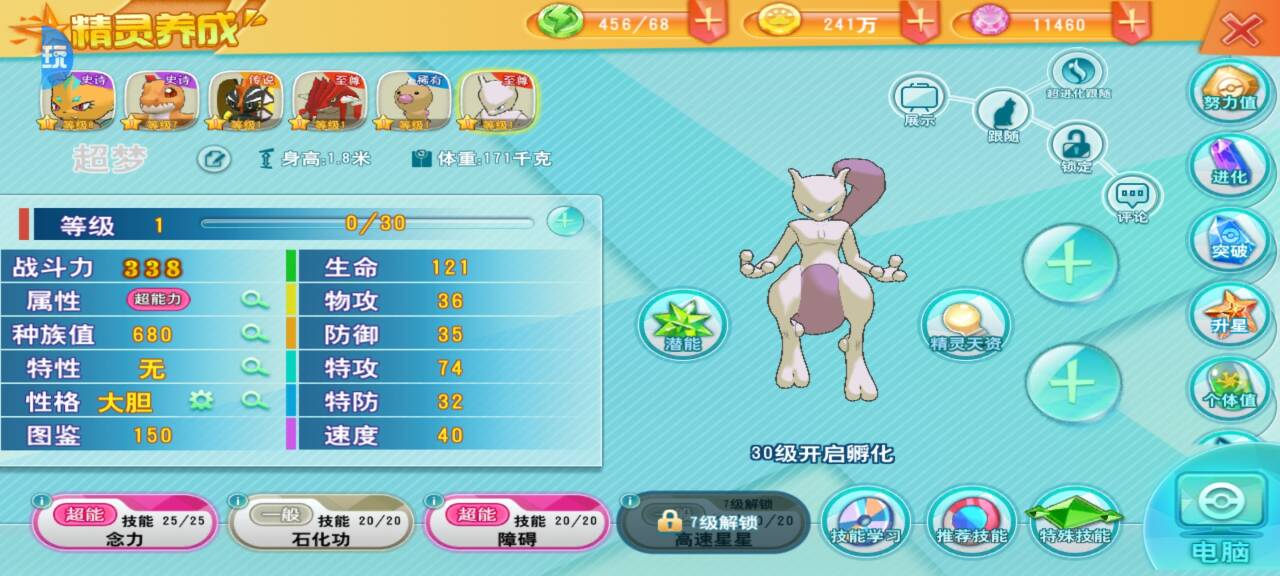The height and width of the screenshot is (576, 1280).
Task: Open the 特殊技能 special skills
Action: click(1075, 521)
